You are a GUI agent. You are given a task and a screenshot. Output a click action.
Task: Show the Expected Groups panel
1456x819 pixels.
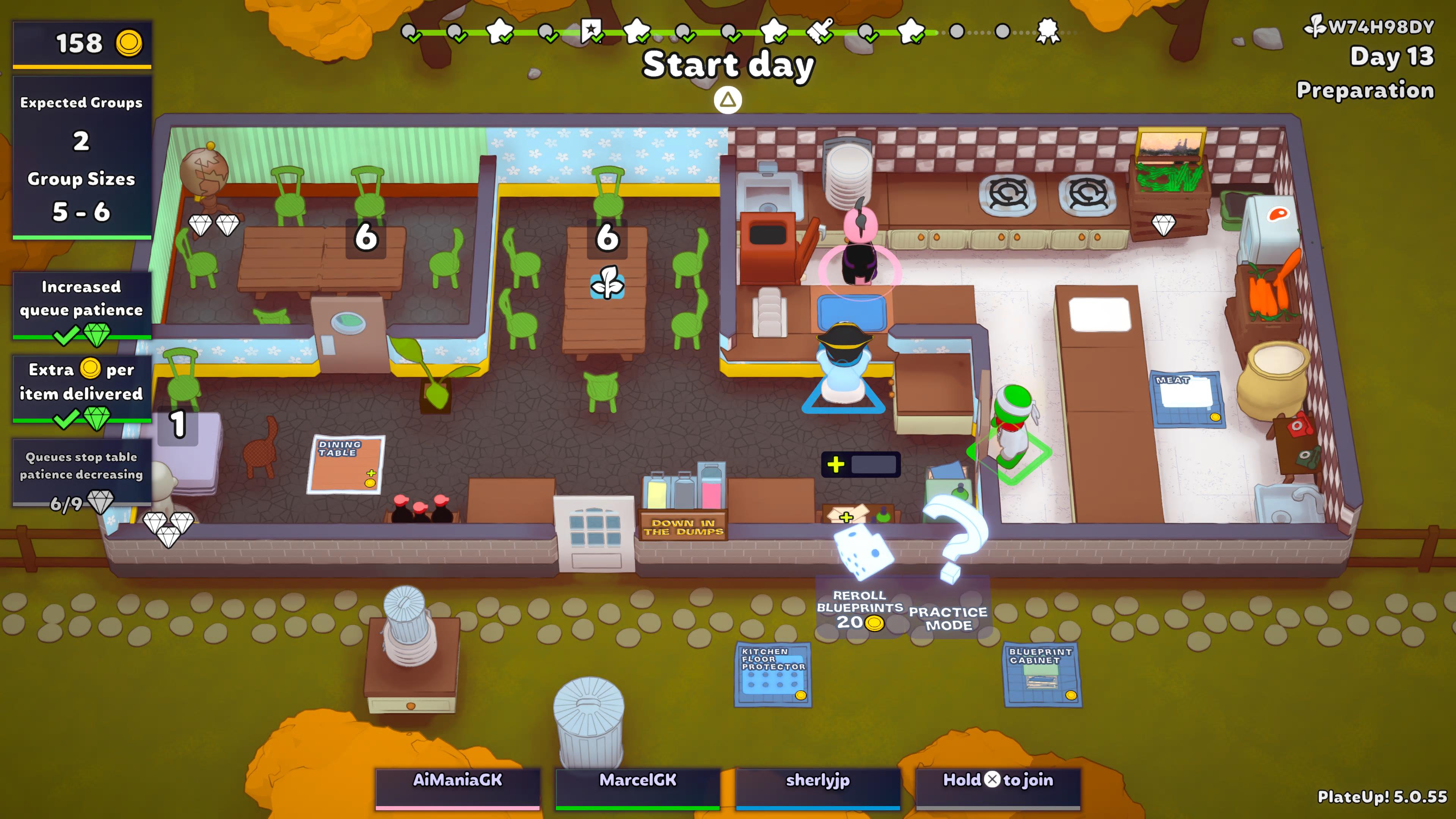pos(82,157)
